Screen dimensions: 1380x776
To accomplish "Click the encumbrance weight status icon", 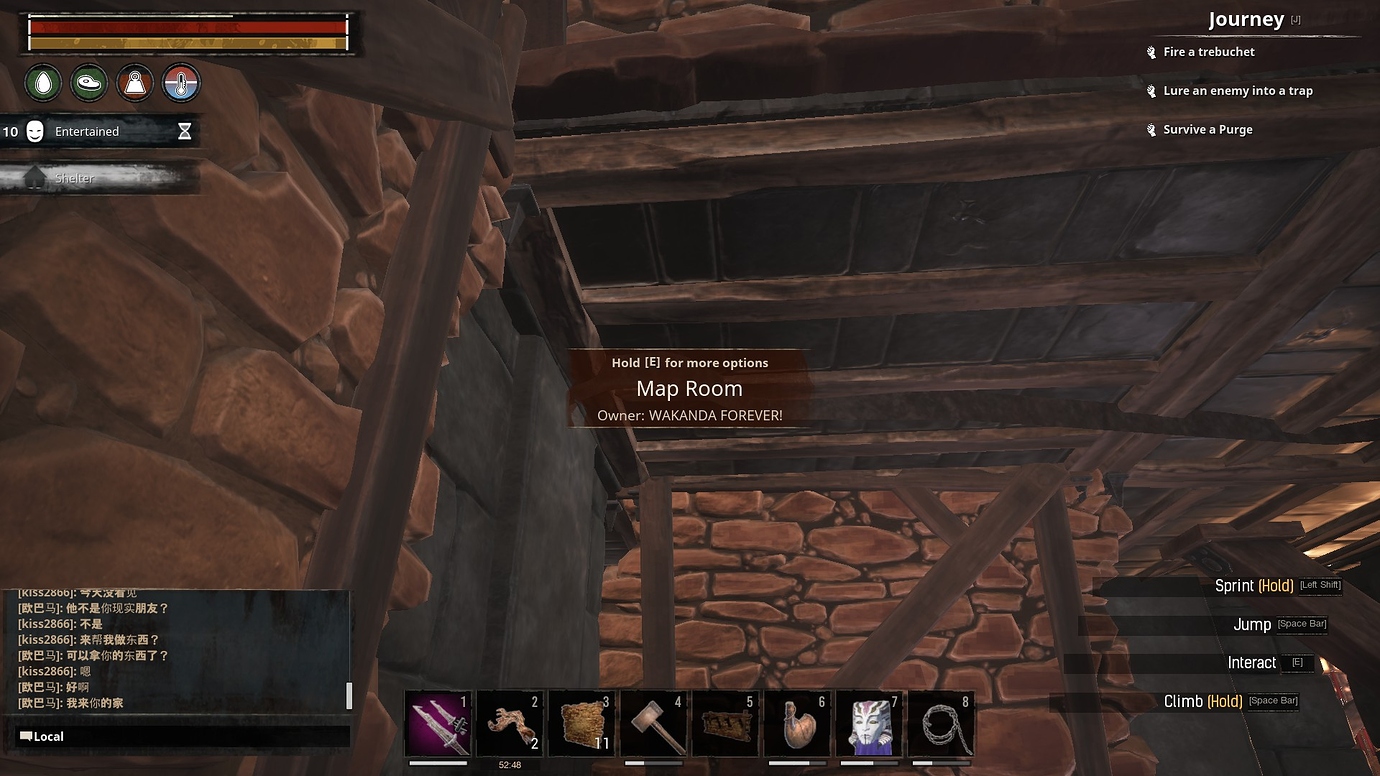I will tap(134, 83).
